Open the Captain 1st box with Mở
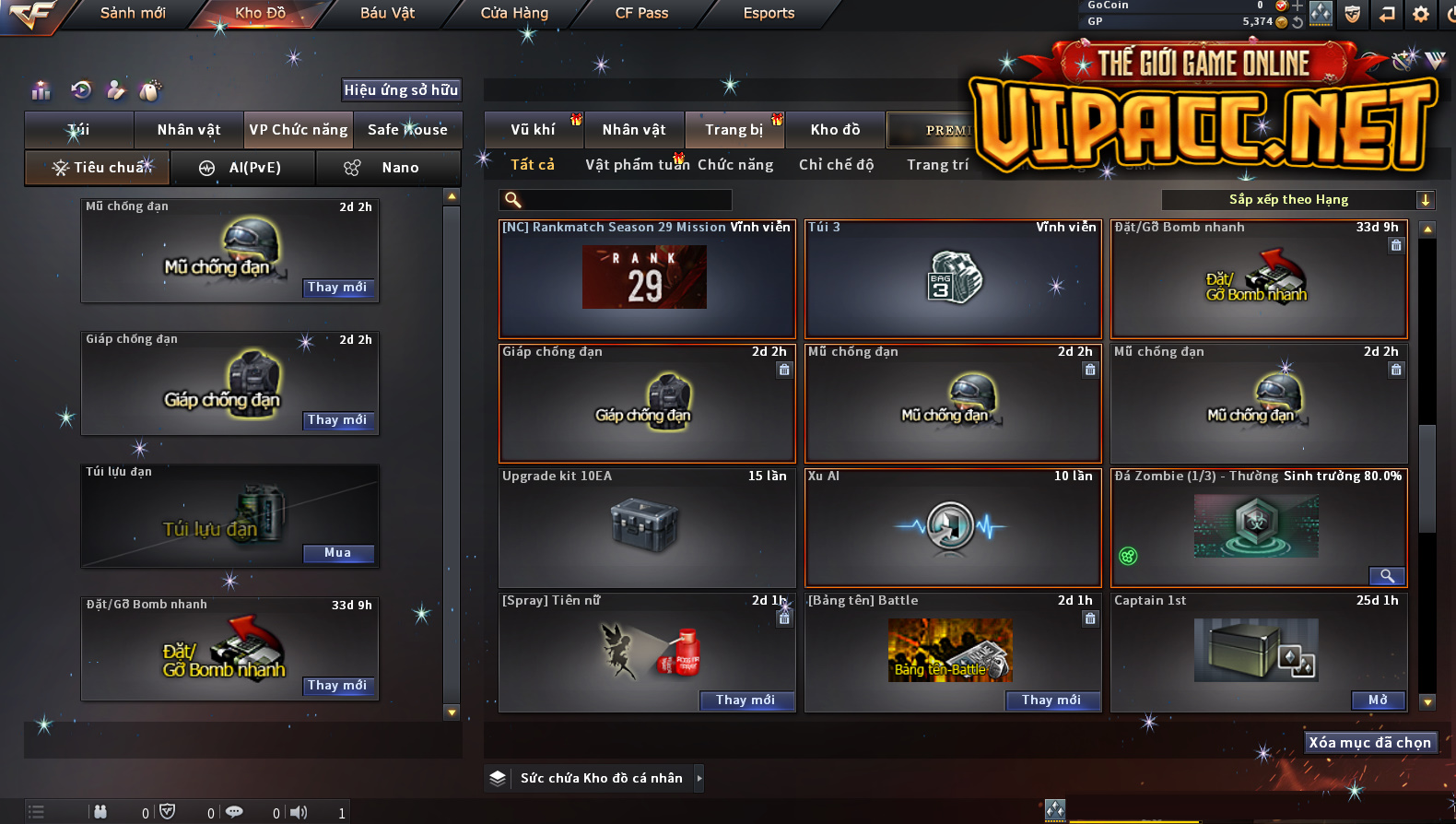 (x=1378, y=700)
